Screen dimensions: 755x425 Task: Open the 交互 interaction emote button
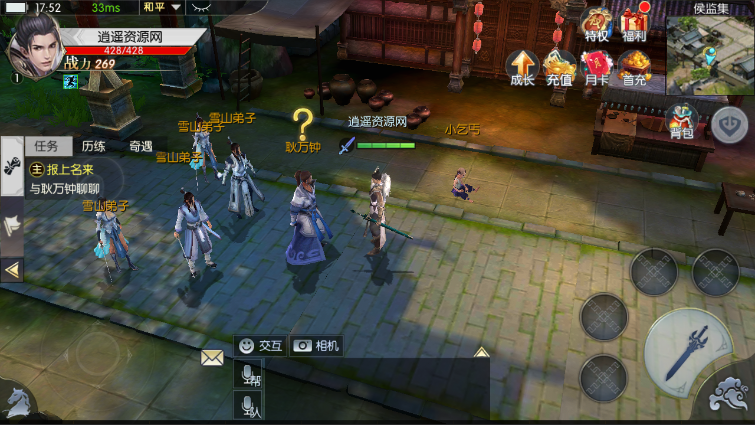(261, 345)
